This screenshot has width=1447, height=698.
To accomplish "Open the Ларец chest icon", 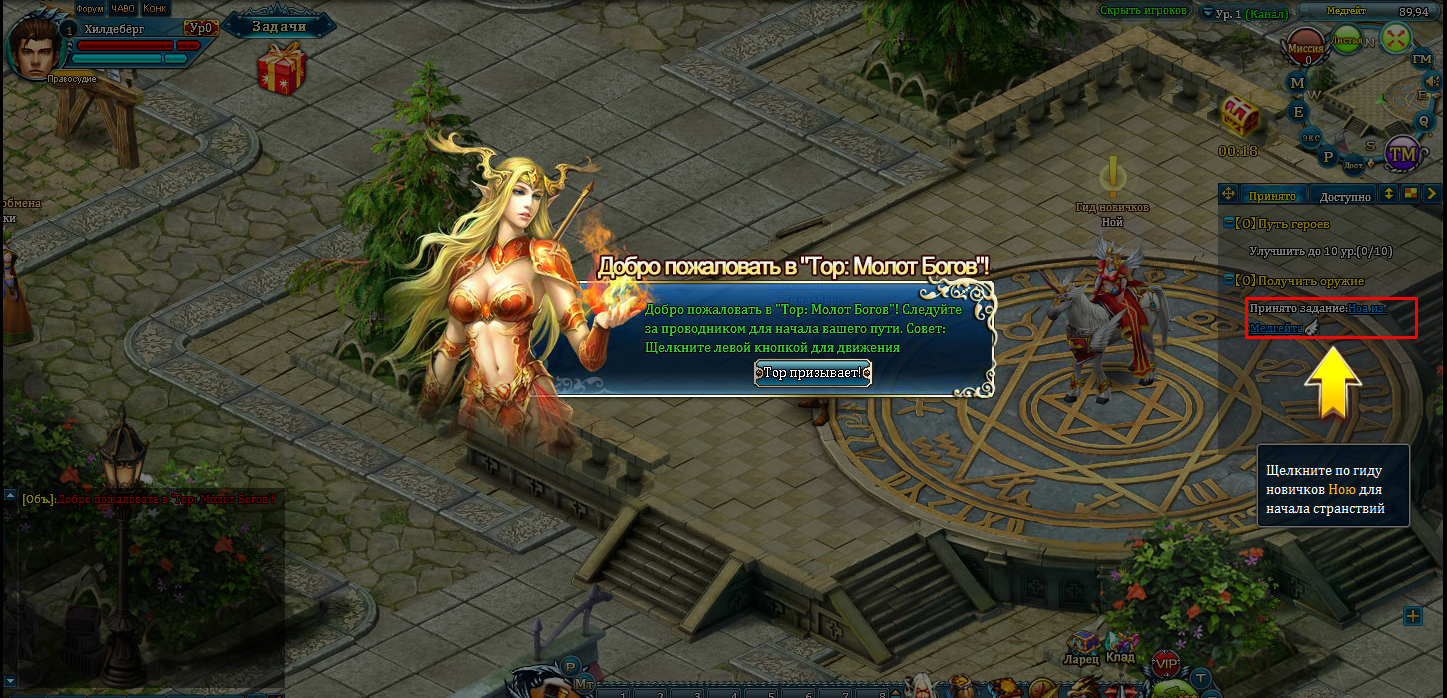I will pyautogui.click(x=1083, y=644).
